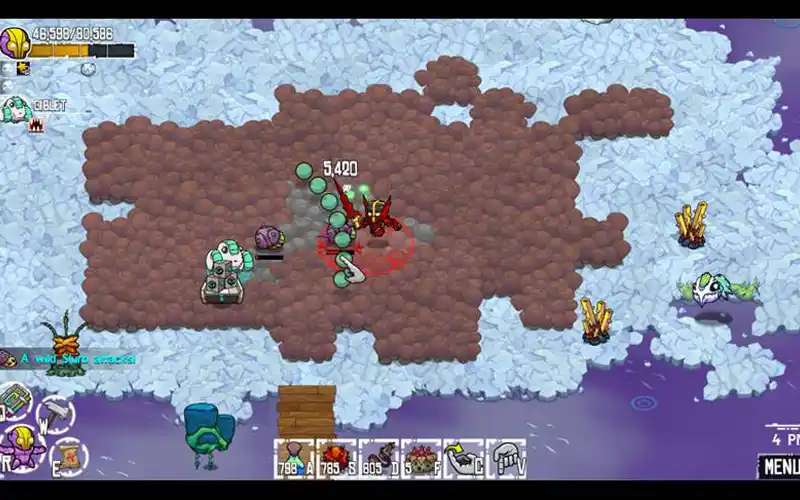
Task: Select the Giblet pet portrait
Action: tap(15, 108)
